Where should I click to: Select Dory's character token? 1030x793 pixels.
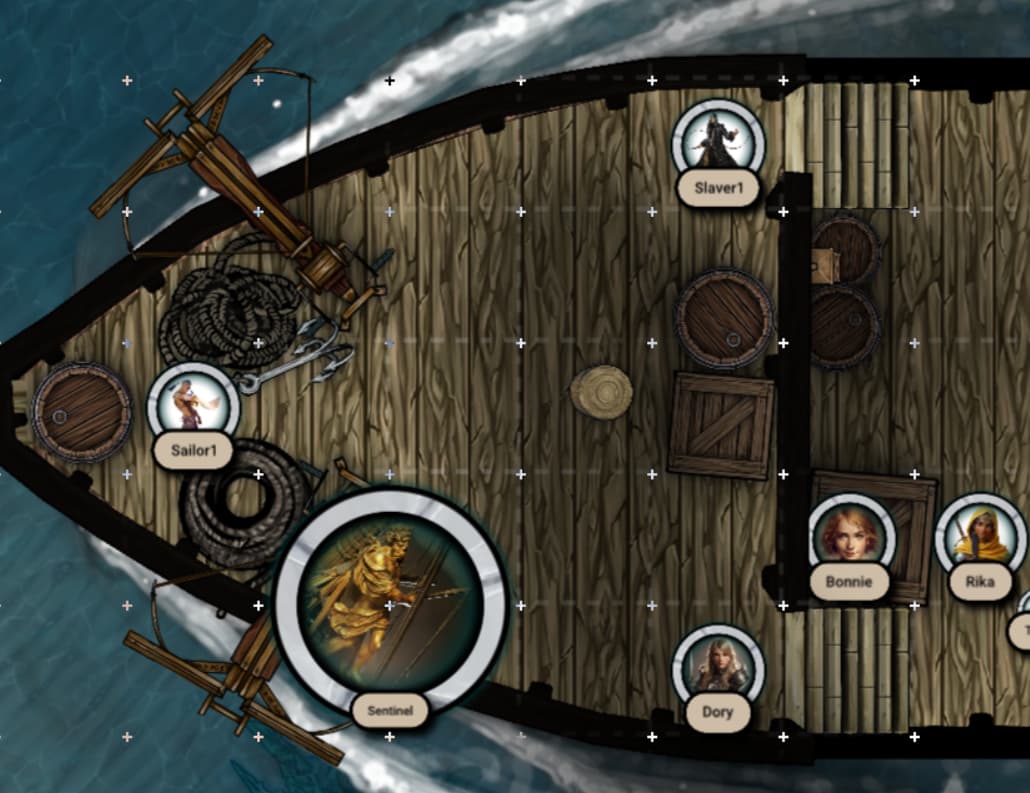pyautogui.click(x=717, y=667)
